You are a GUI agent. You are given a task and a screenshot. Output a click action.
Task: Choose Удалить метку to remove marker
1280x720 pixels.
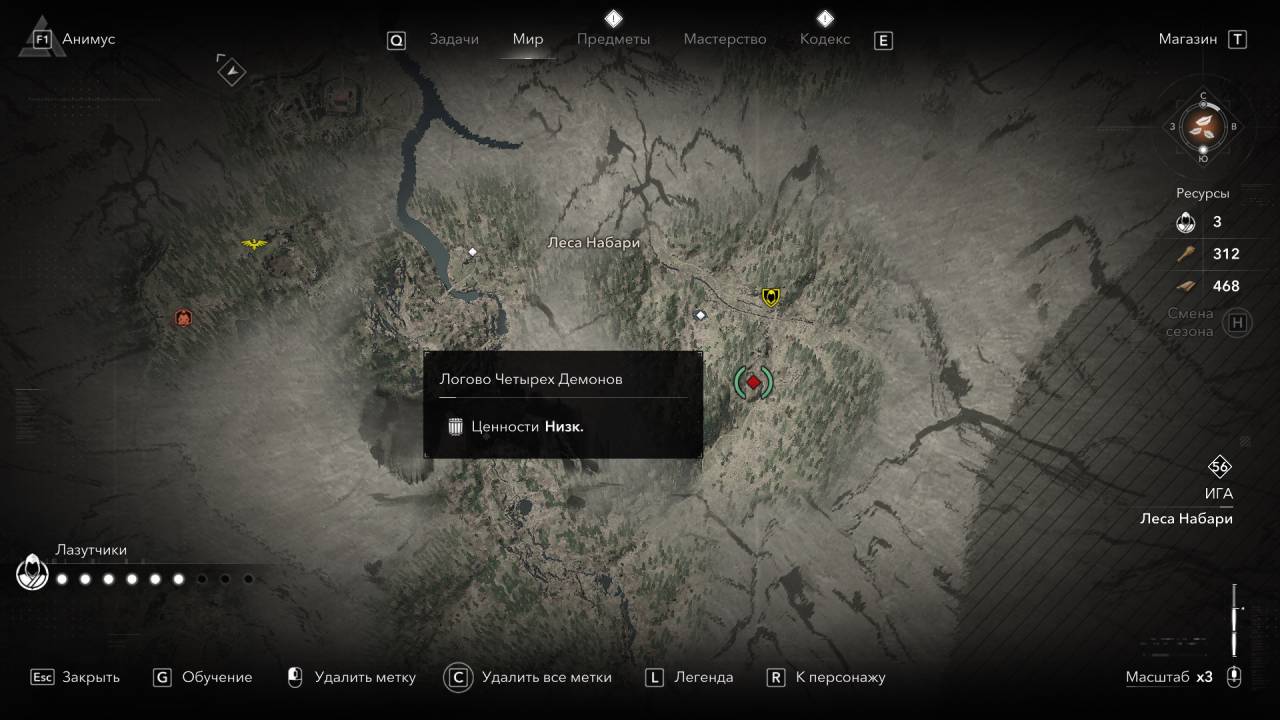tap(352, 677)
